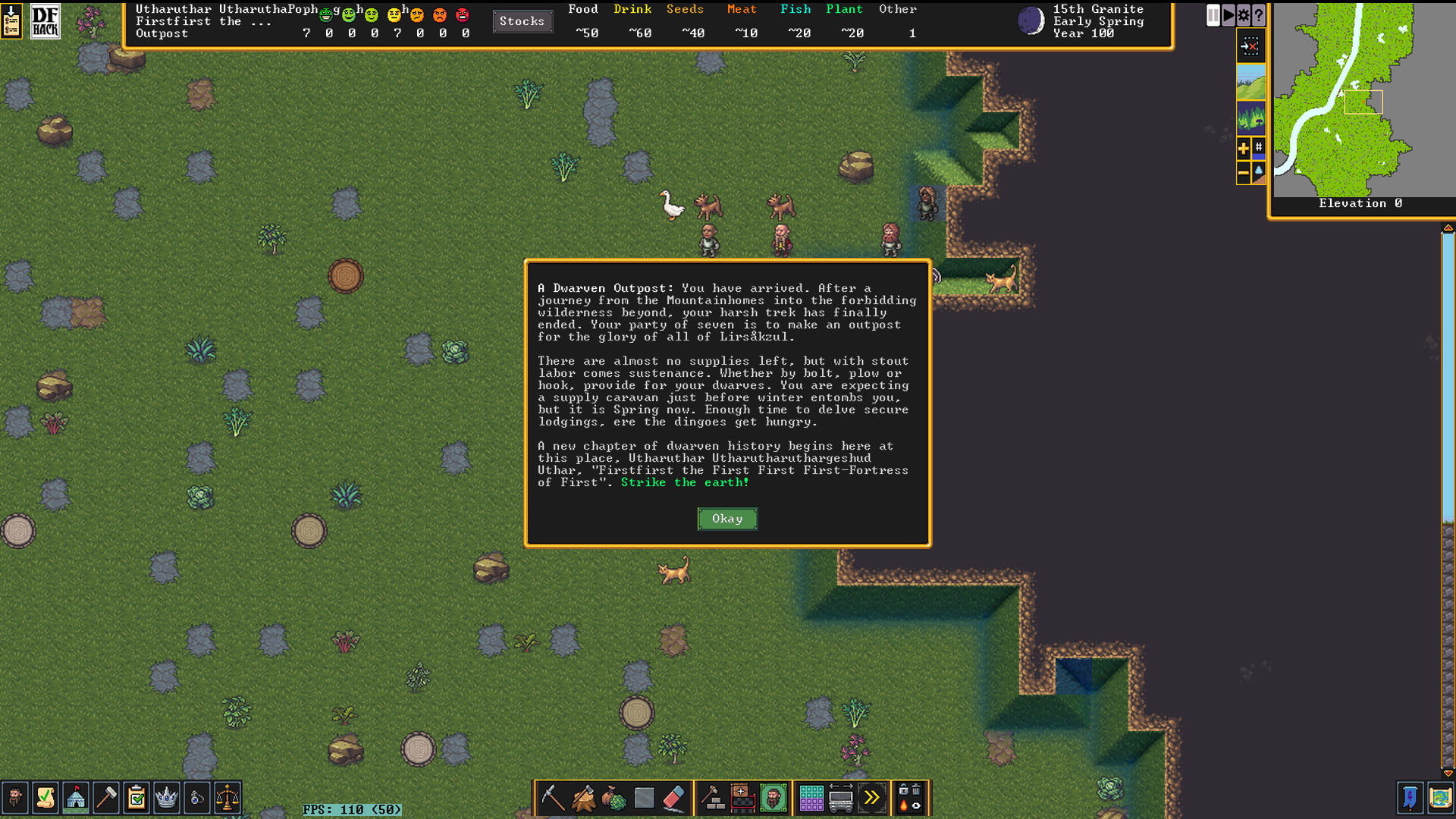Pause the game with the pause button
1456x819 pixels.
click(1213, 15)
